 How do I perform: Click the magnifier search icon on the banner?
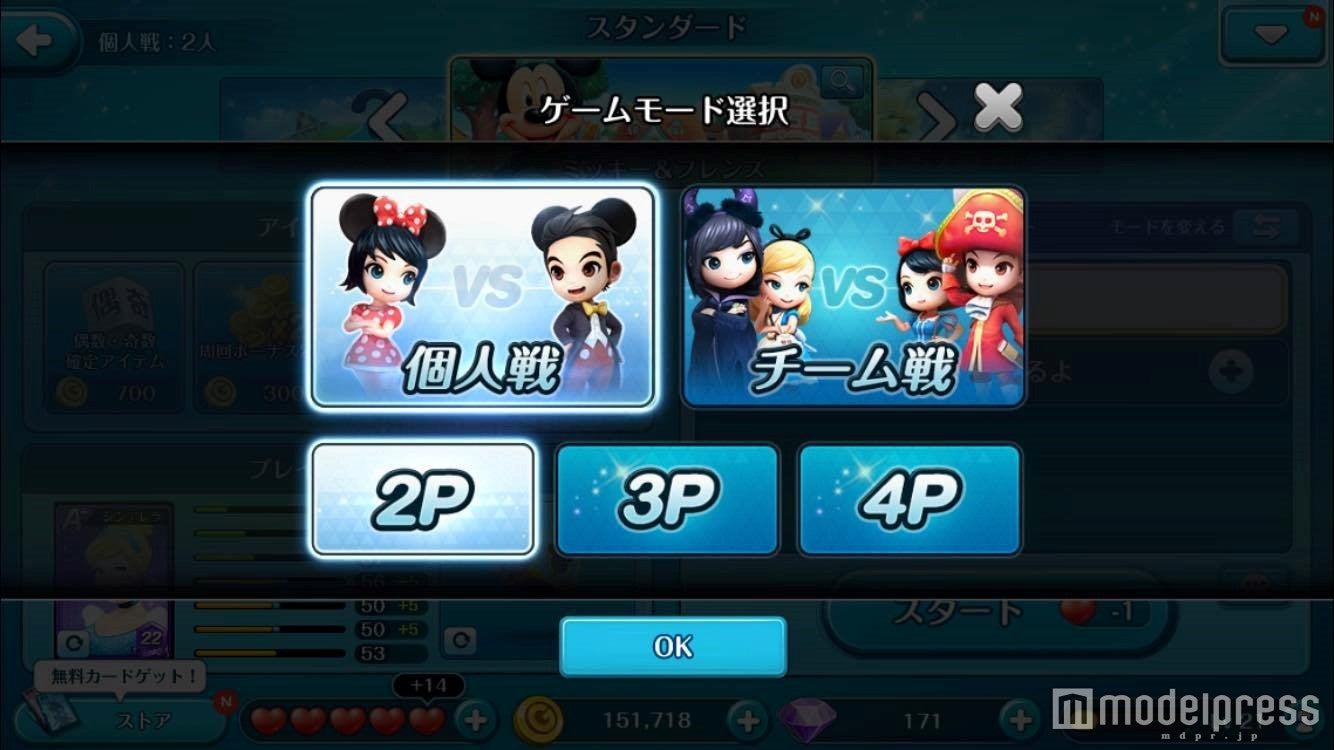click(x=843, y=82)
